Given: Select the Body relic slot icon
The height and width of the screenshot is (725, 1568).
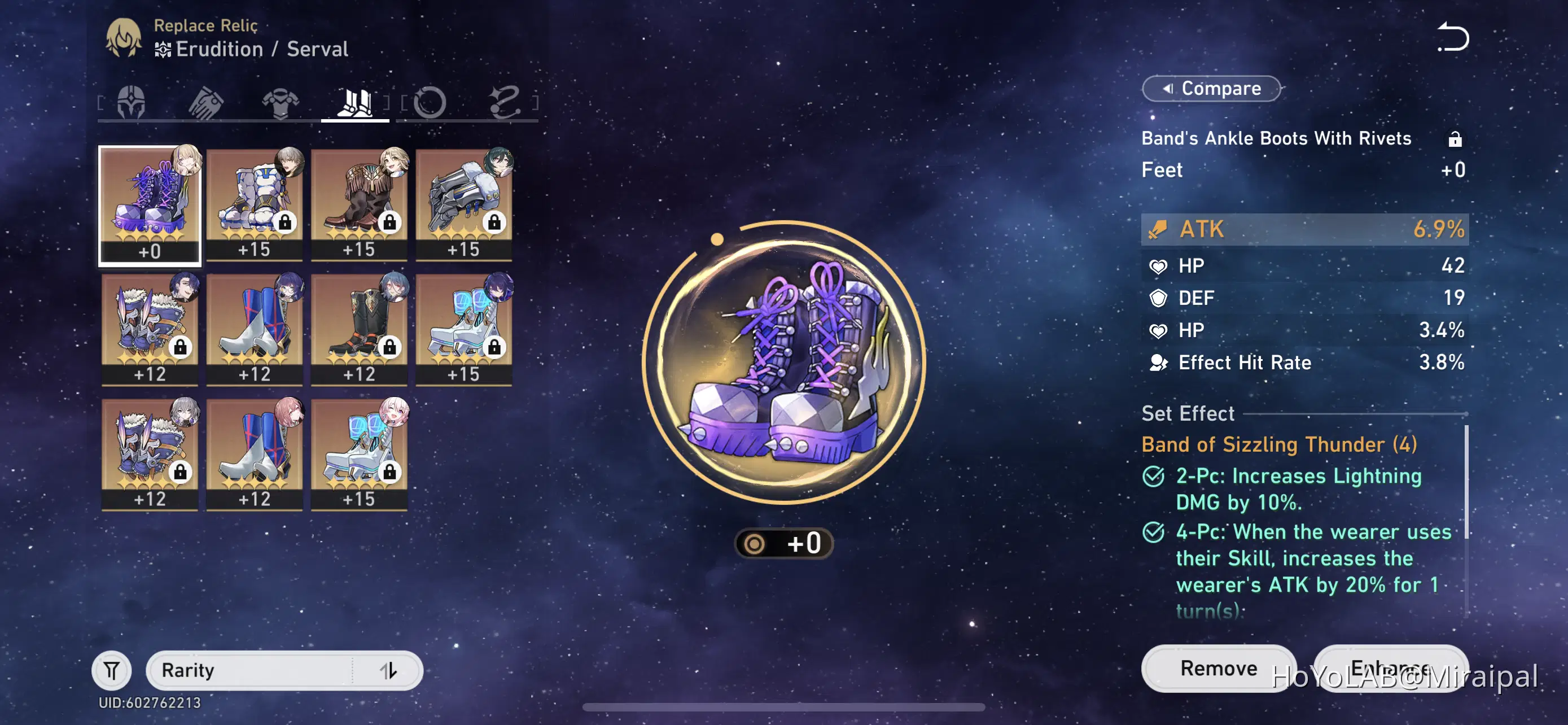Looking at the screenshot, I should click(280, 102).
